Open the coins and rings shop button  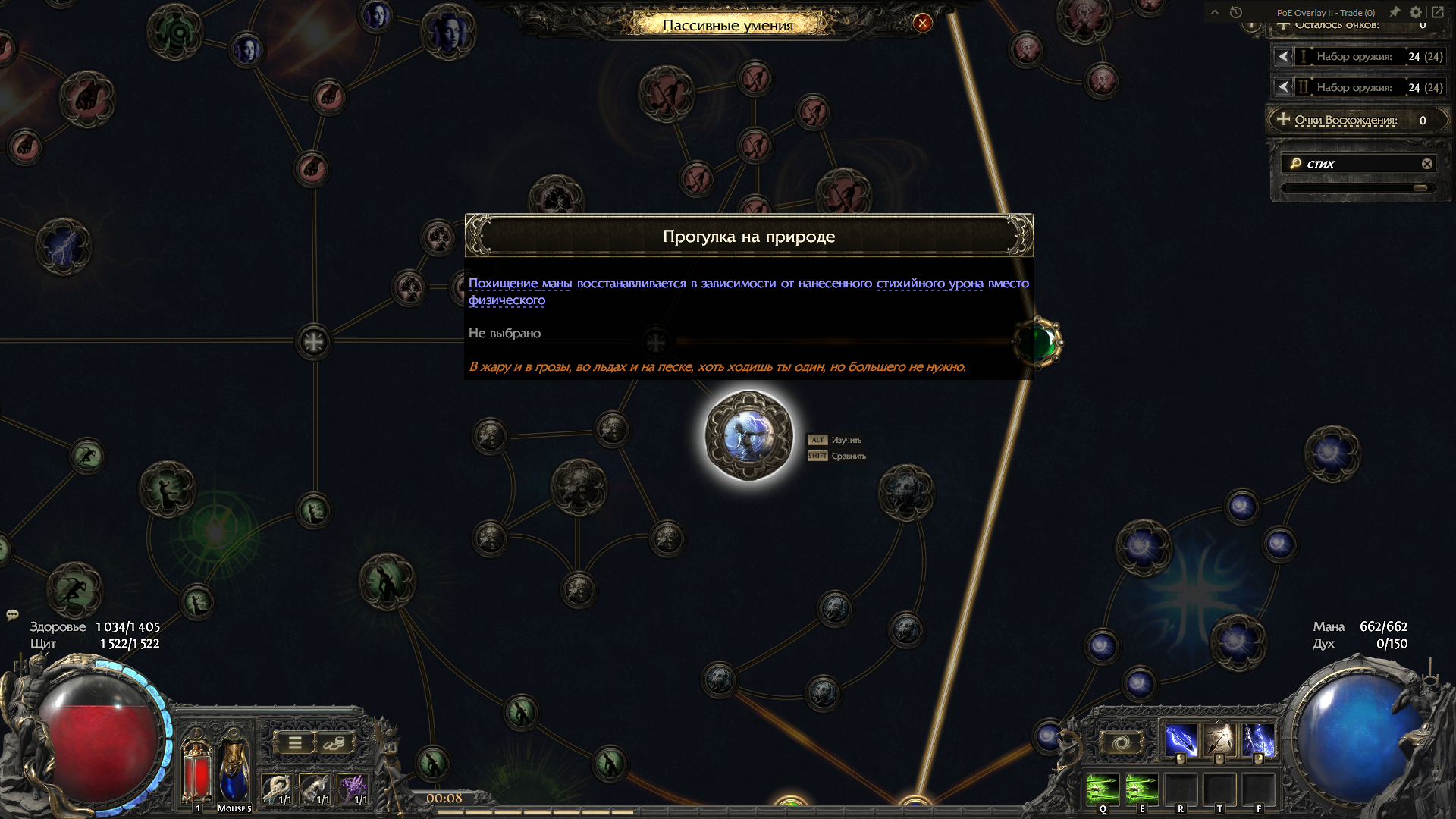tap(334, 743)
